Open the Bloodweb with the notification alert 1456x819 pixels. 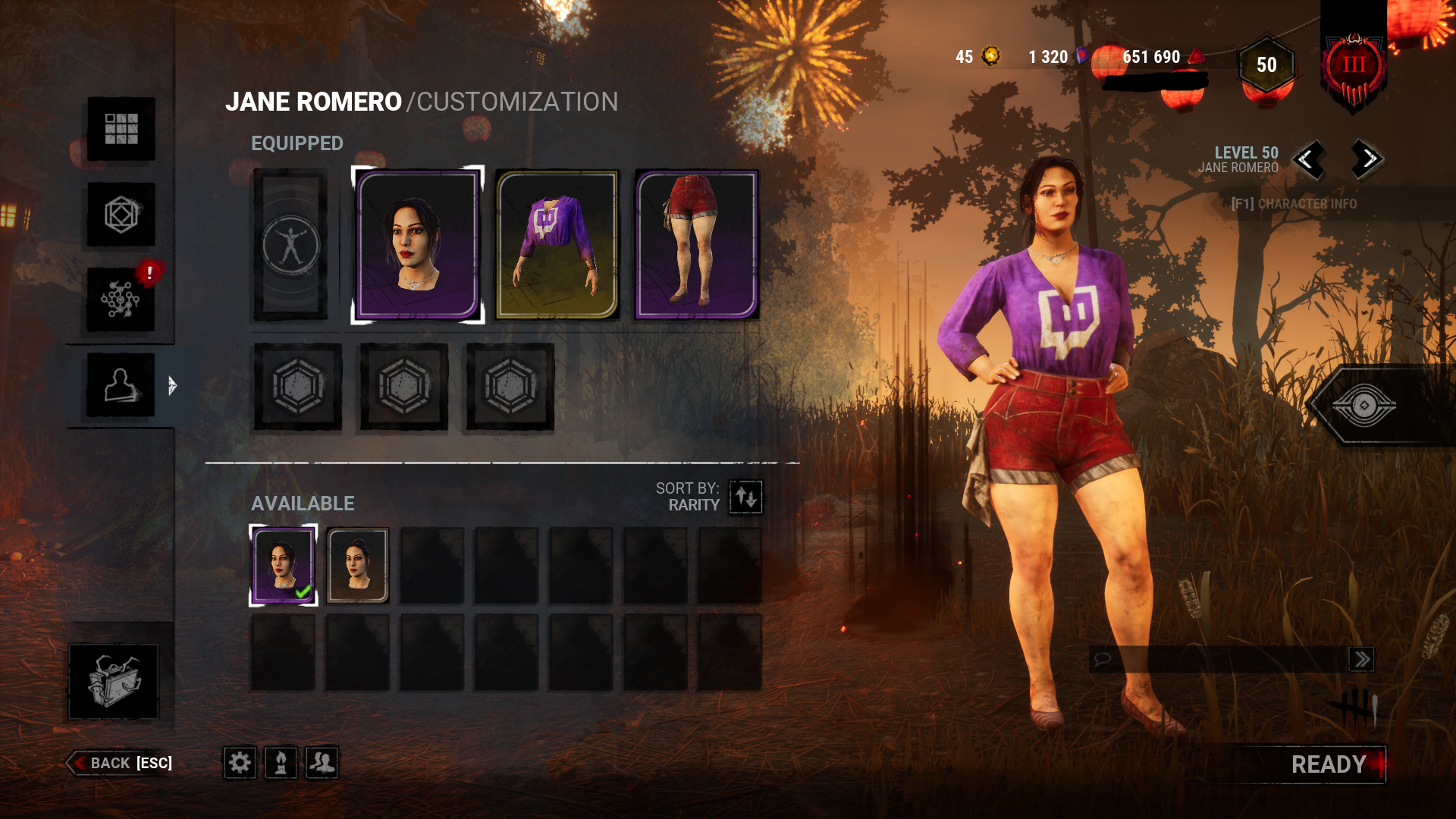[x=121, y=297]
